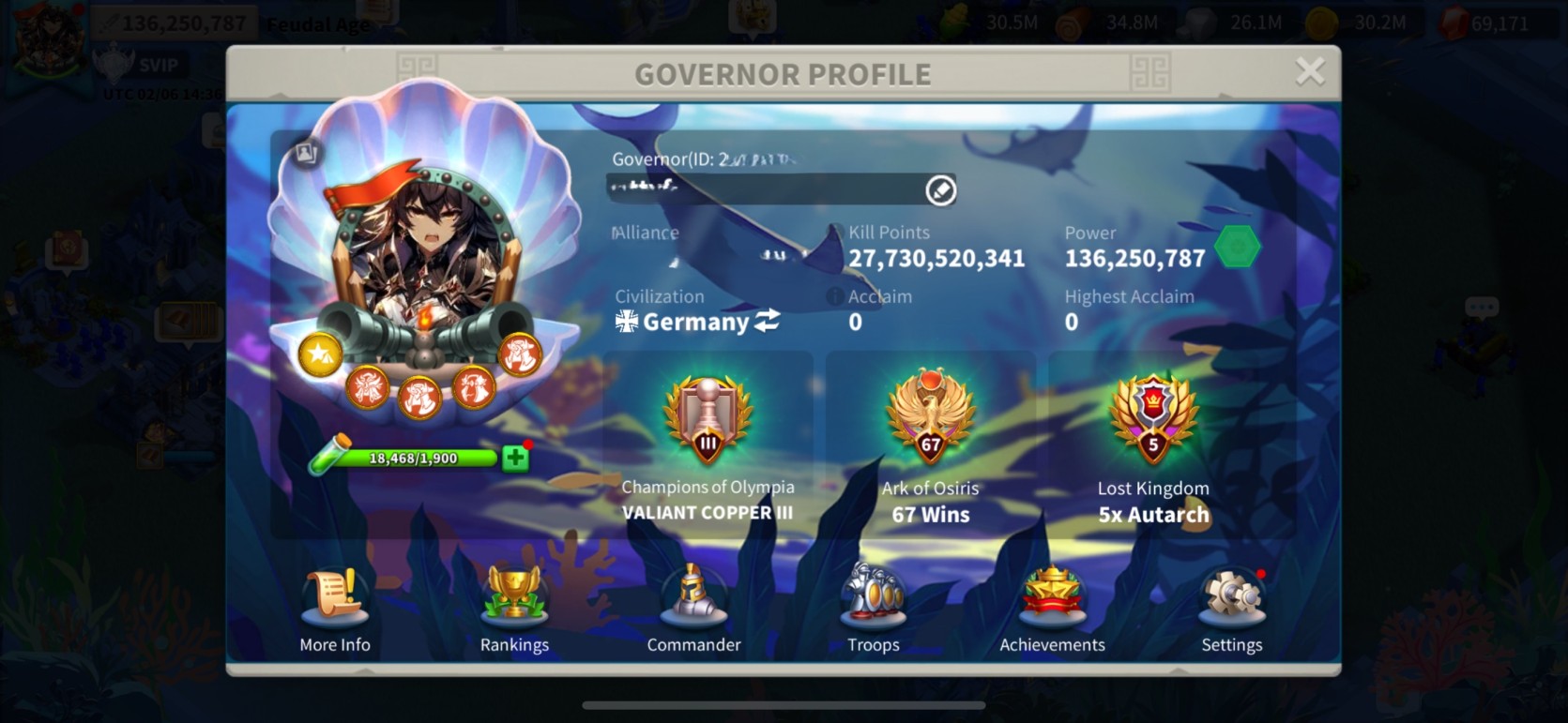Edit the governor name with pencil icon
This screenshot has width=1568, height=723.
[940, 190]
